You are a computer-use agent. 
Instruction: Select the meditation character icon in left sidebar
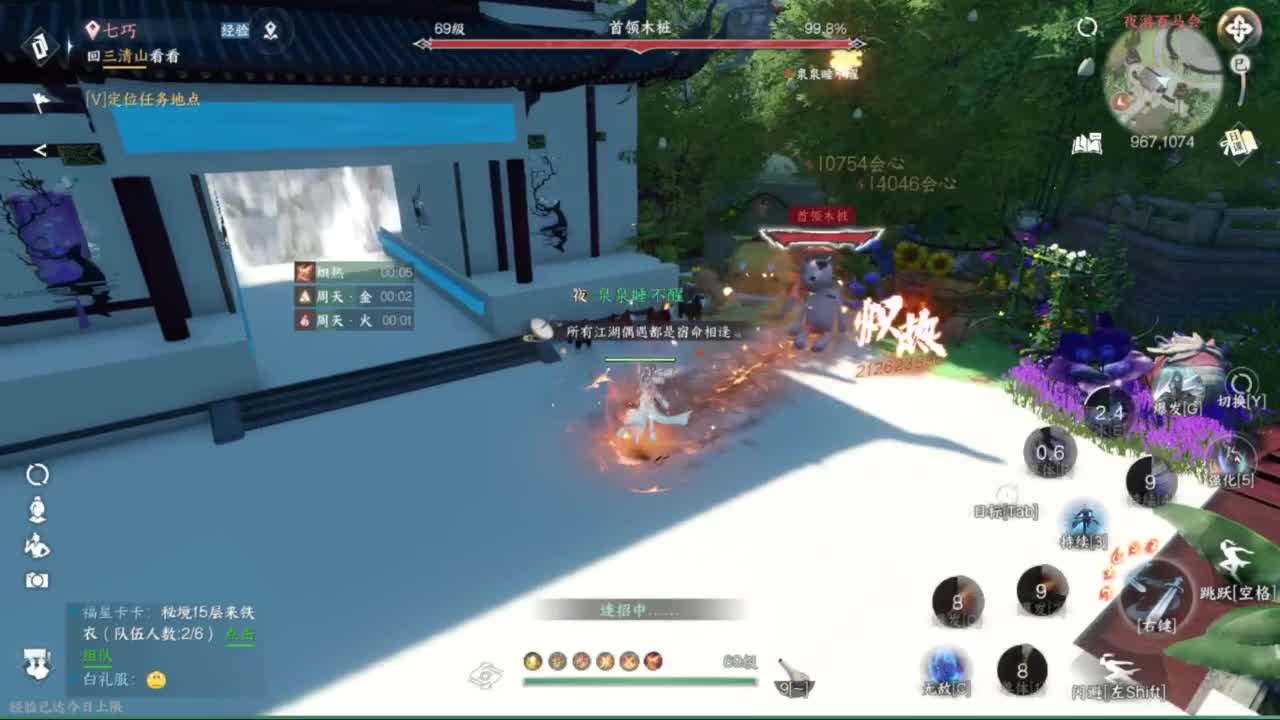[37, 510]
